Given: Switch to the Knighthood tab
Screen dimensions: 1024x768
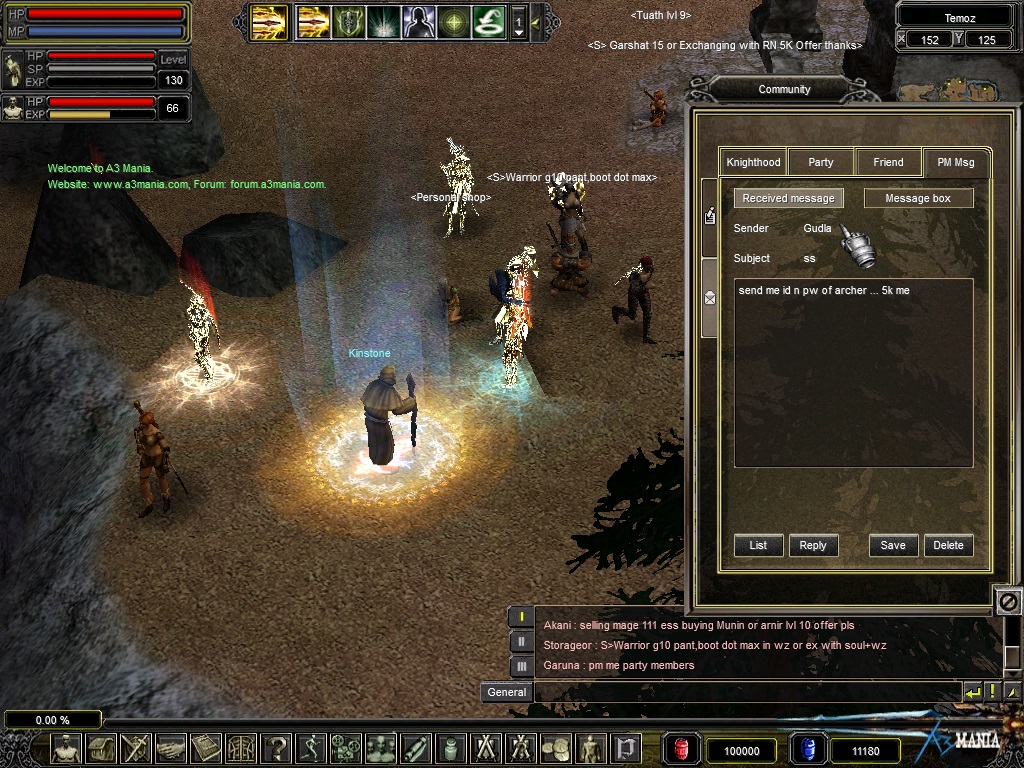Looking at the screenshot, I should click(753, 162).
